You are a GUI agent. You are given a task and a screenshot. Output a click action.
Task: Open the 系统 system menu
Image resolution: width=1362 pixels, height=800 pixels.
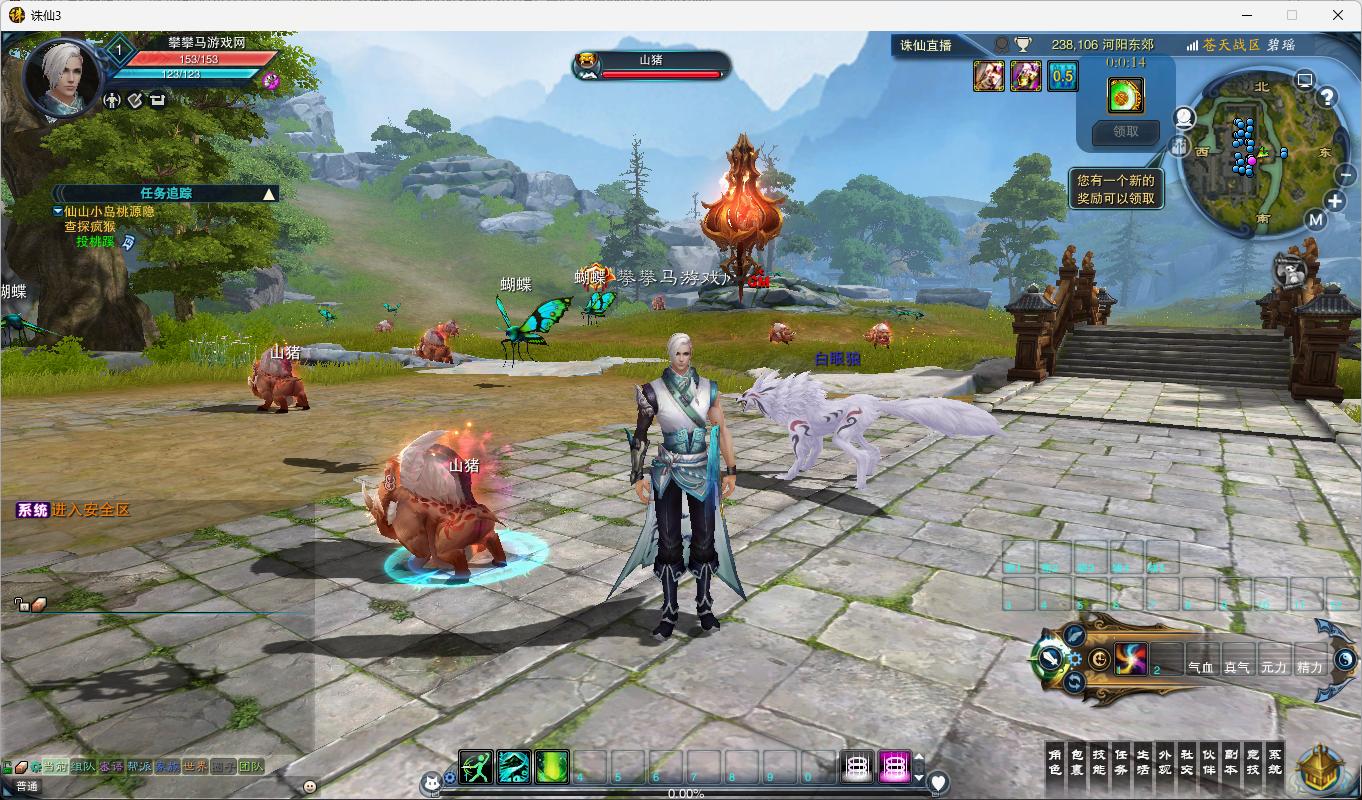(1275, 761)
